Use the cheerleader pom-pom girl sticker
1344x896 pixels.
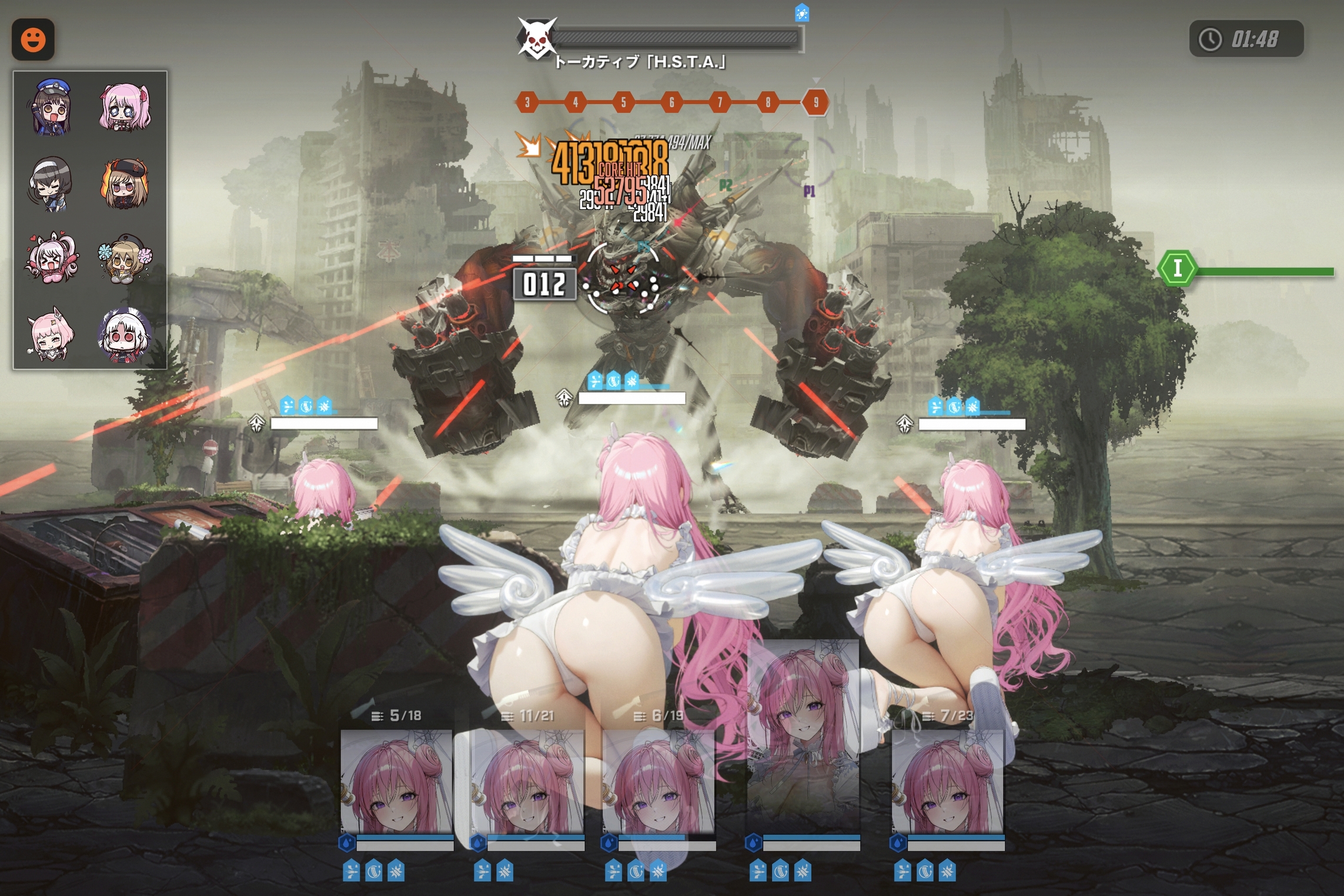(x=125, y=259)
